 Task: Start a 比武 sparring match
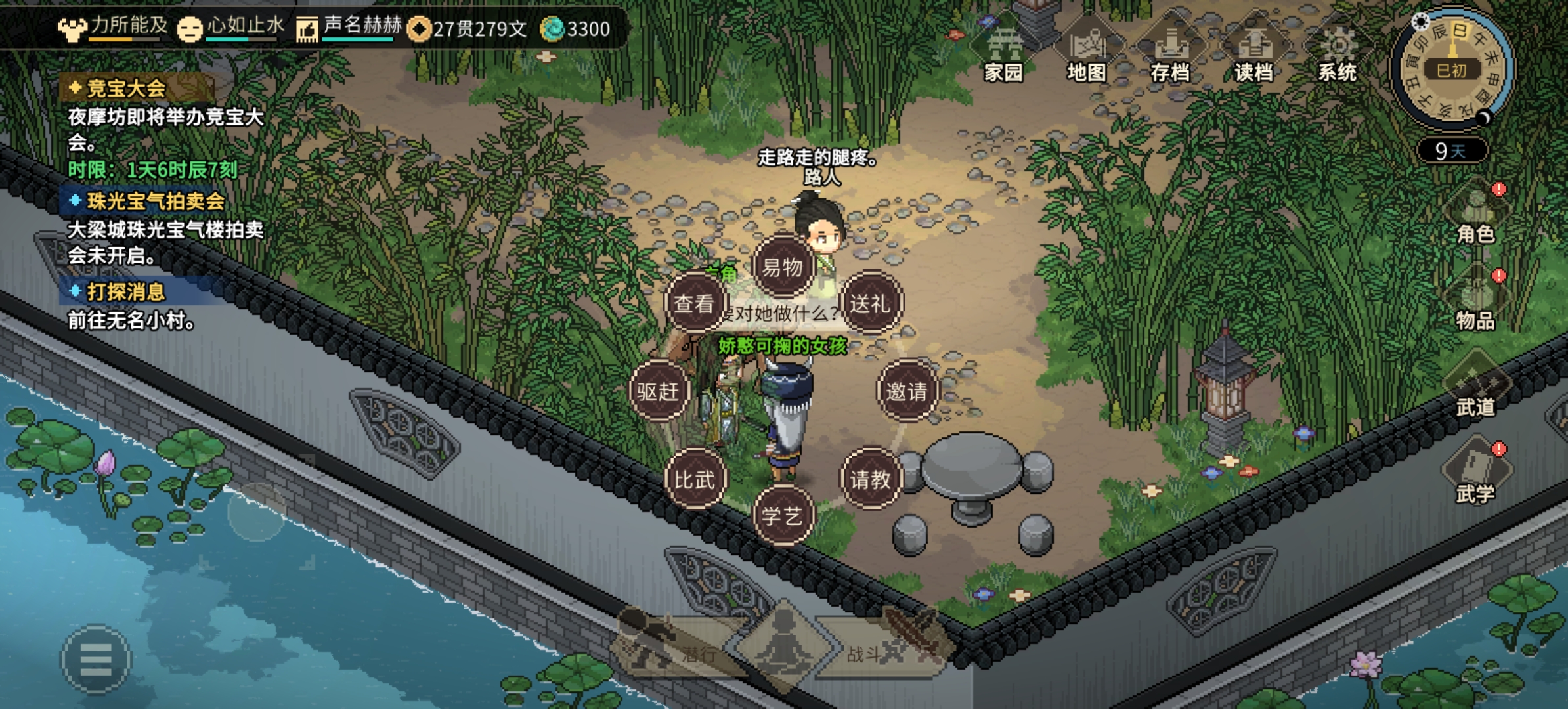pos(694,479)
